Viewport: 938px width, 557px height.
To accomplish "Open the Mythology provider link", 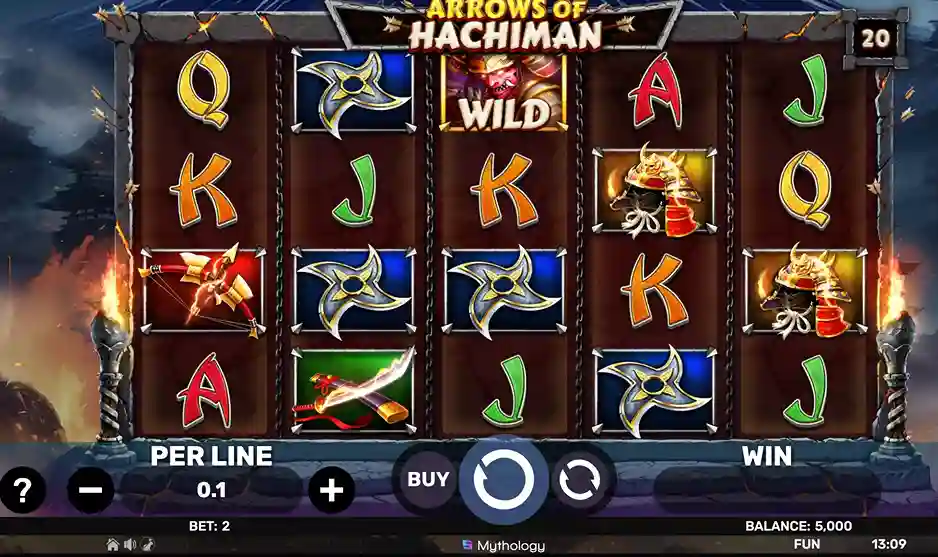I will tap(504, 546).
